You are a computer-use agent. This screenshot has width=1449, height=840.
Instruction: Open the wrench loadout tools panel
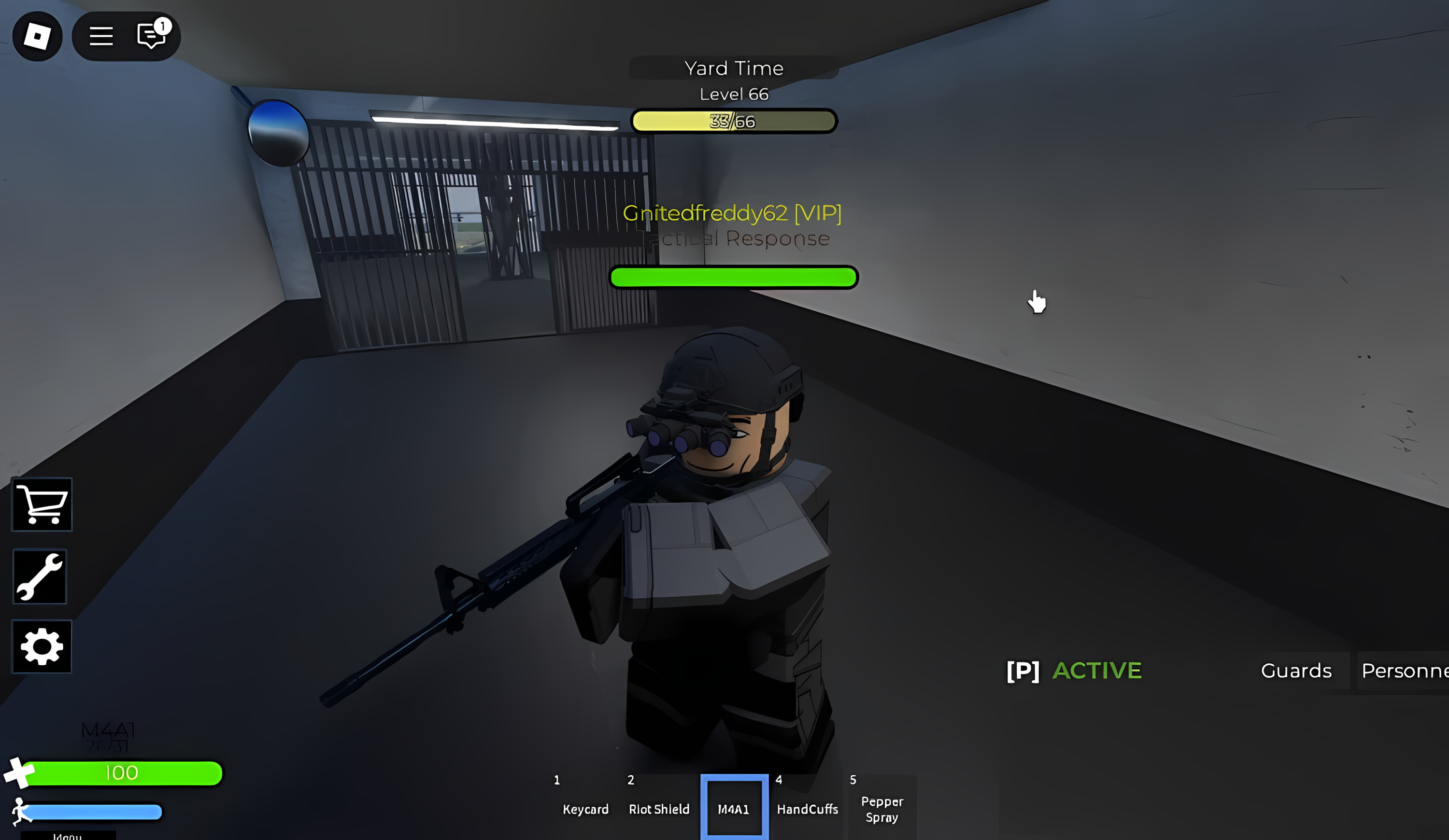(40, 577)
